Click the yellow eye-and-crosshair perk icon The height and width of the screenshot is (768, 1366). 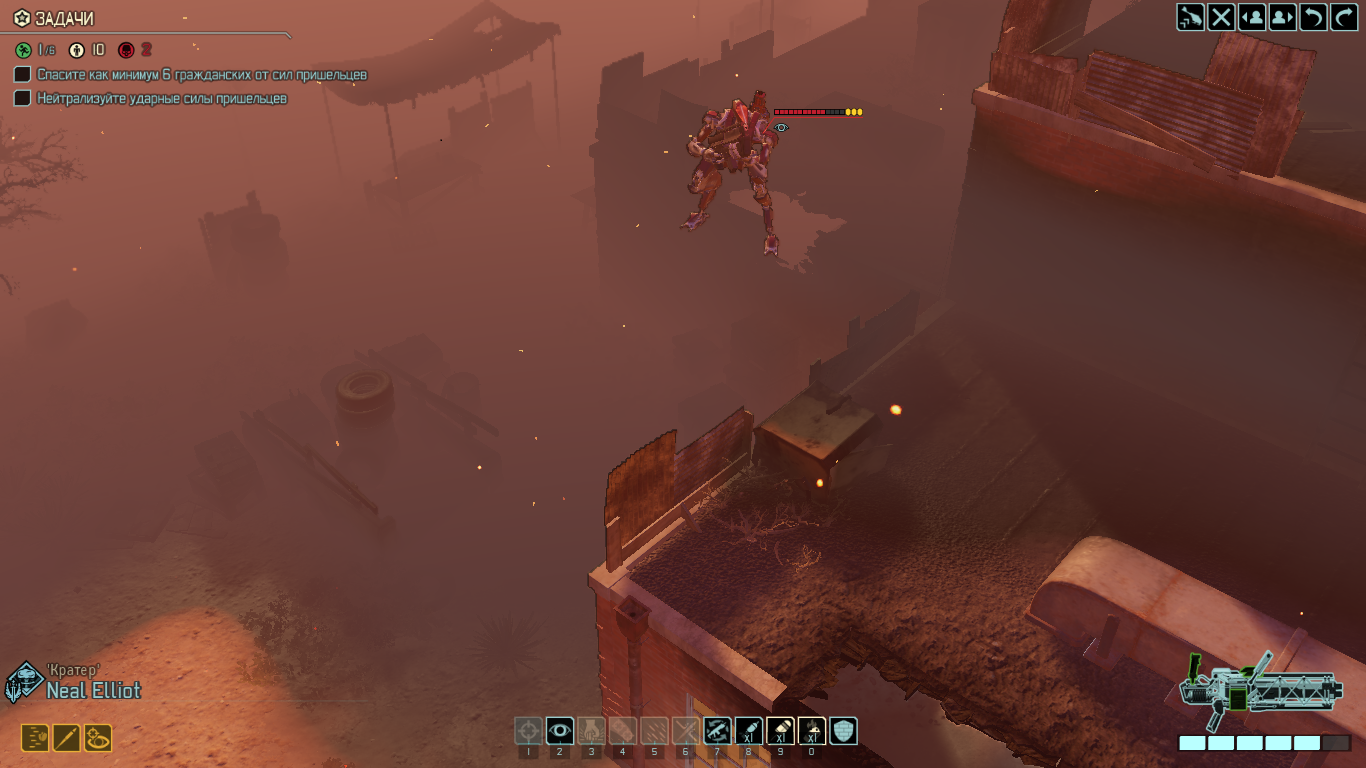(98, 738)
